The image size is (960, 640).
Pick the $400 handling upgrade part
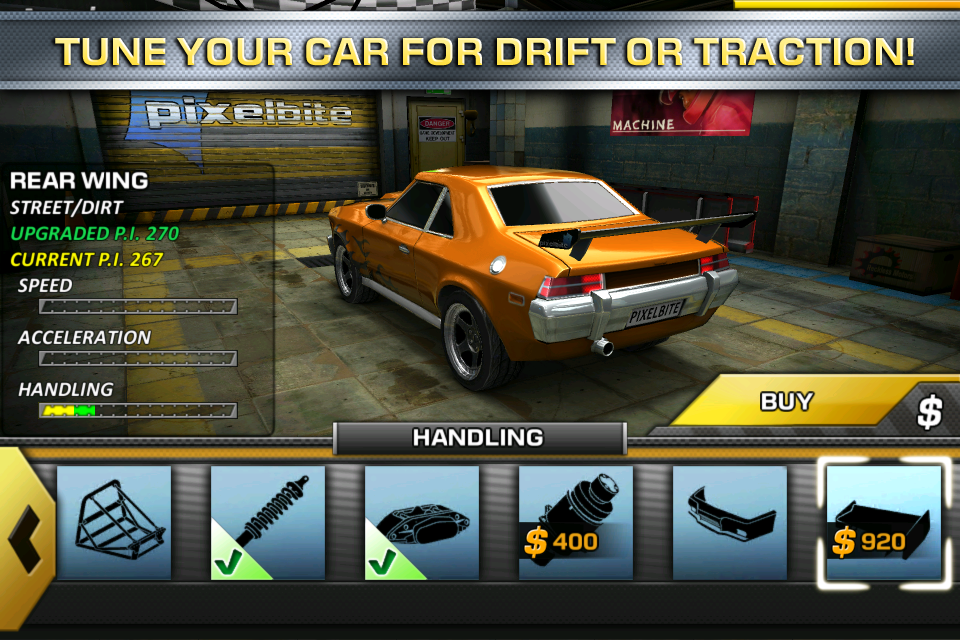click(x=576, y=522)
